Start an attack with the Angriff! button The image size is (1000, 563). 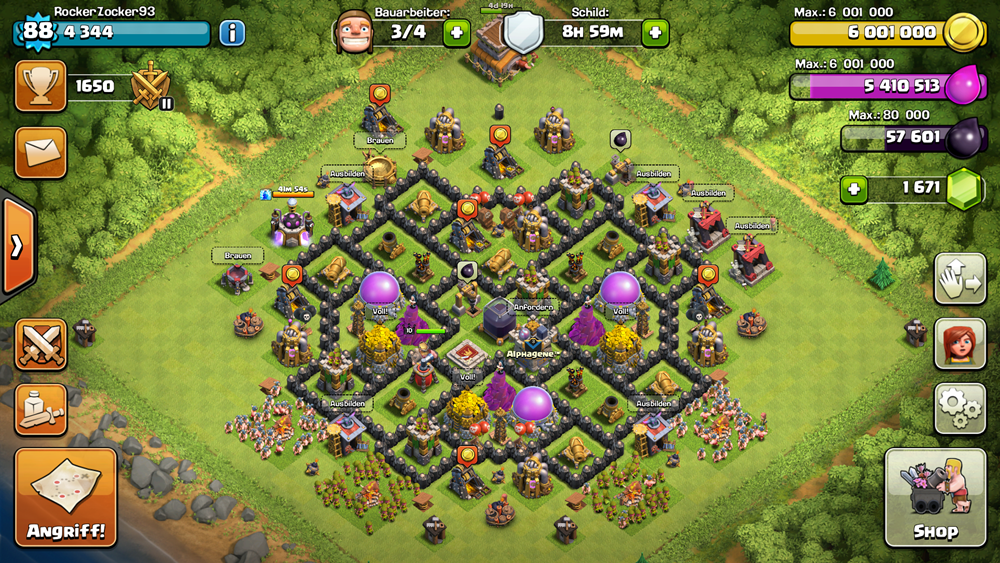pyautogui.click(x=66, y=497)
